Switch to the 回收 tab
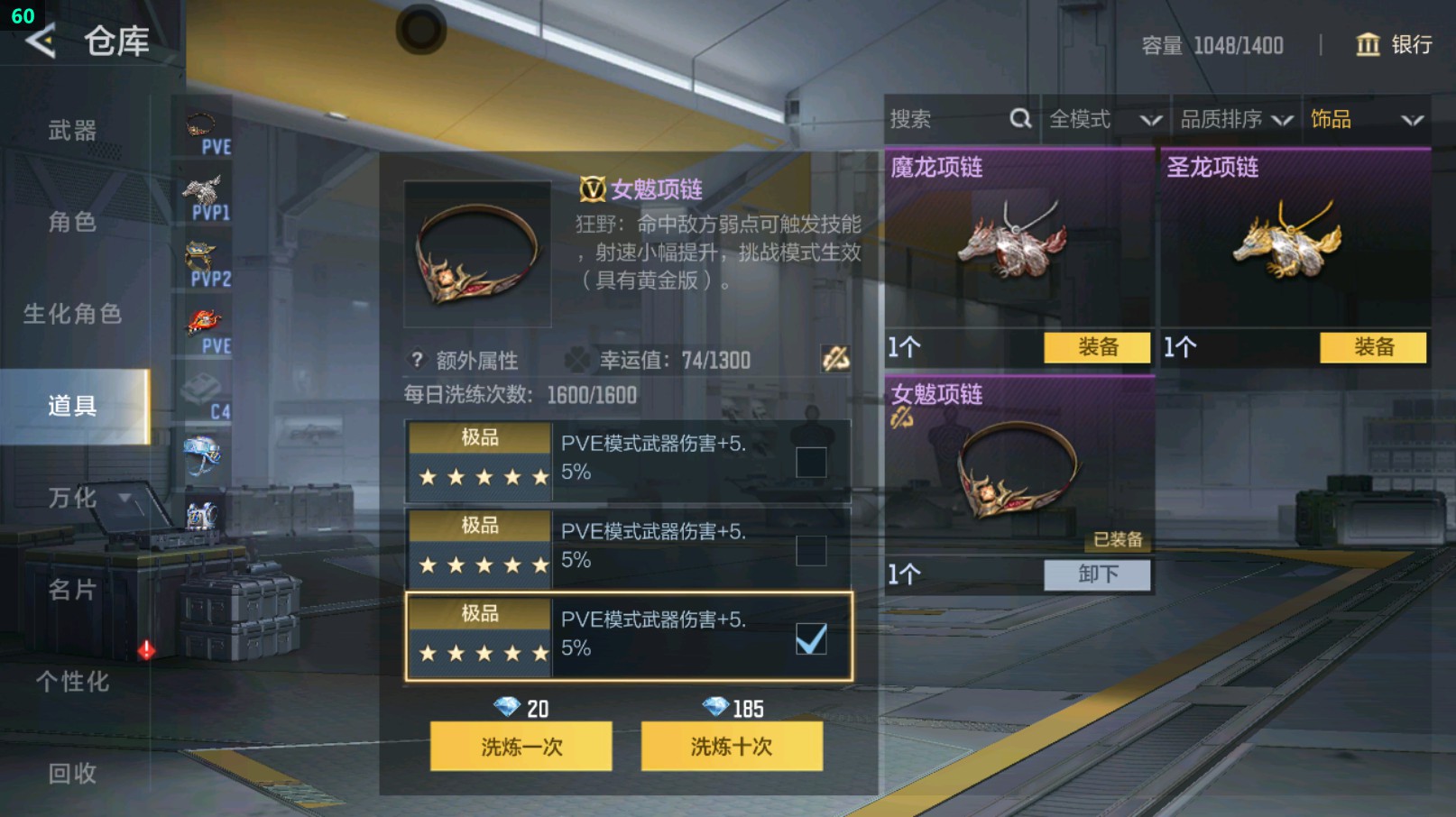Image resolution: width=1456 pixels, height=817 pixels. pos(70,773)
